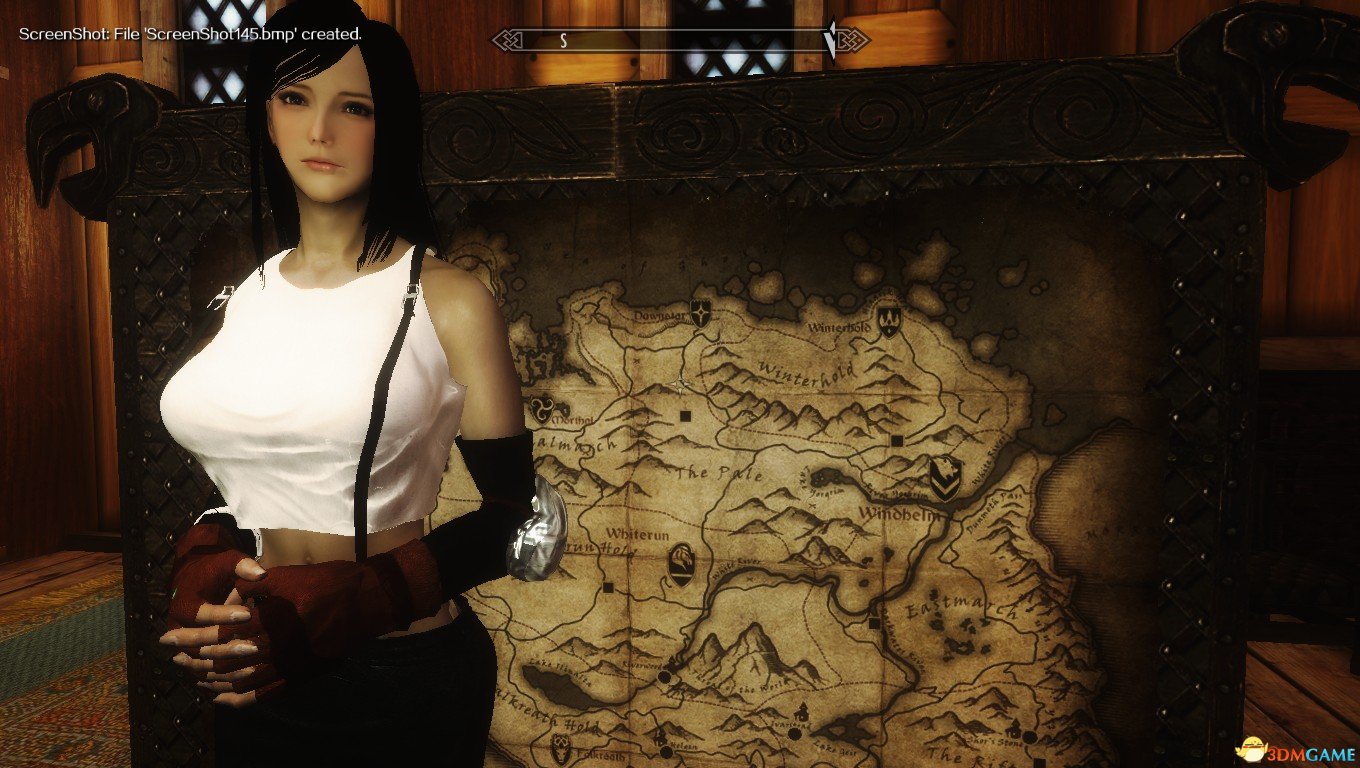
Task: Select the quest marker arrow on the compass
Action: 829,40
